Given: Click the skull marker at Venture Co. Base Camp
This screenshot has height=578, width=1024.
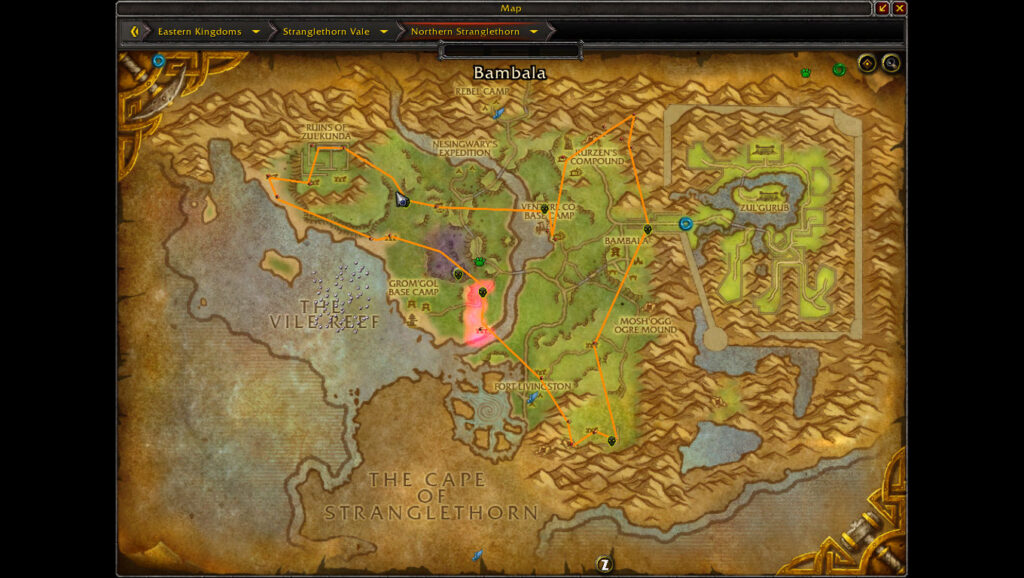Looking at the screenshot, I should click(x=545, y=209).
